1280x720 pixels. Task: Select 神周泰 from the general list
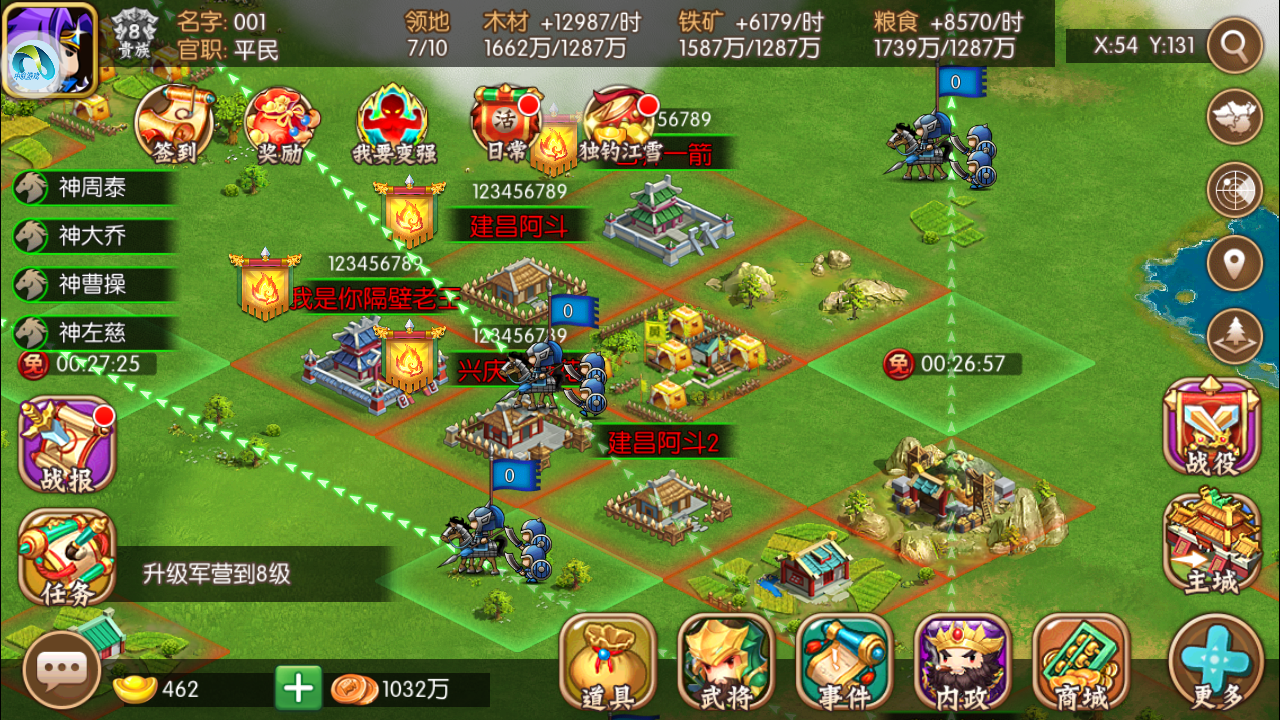92,187
